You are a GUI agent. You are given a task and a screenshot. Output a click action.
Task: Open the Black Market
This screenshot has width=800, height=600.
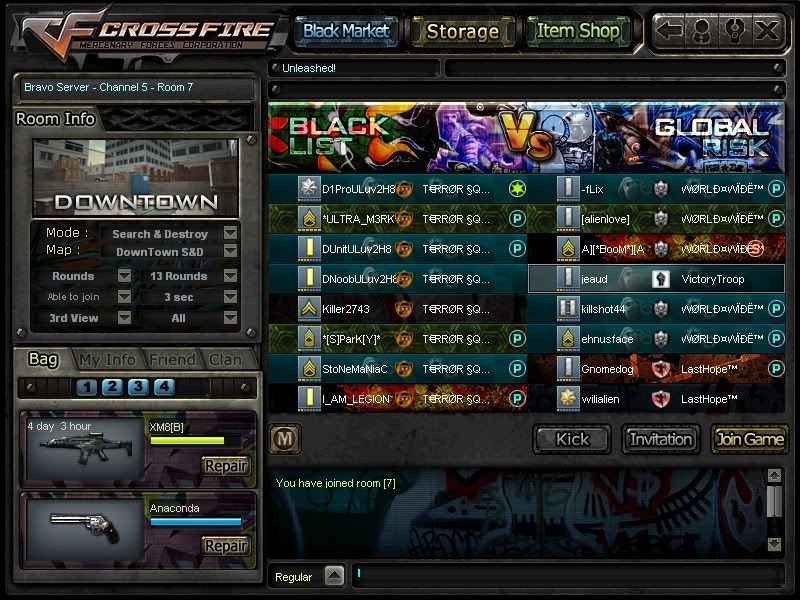coord(346,31)
